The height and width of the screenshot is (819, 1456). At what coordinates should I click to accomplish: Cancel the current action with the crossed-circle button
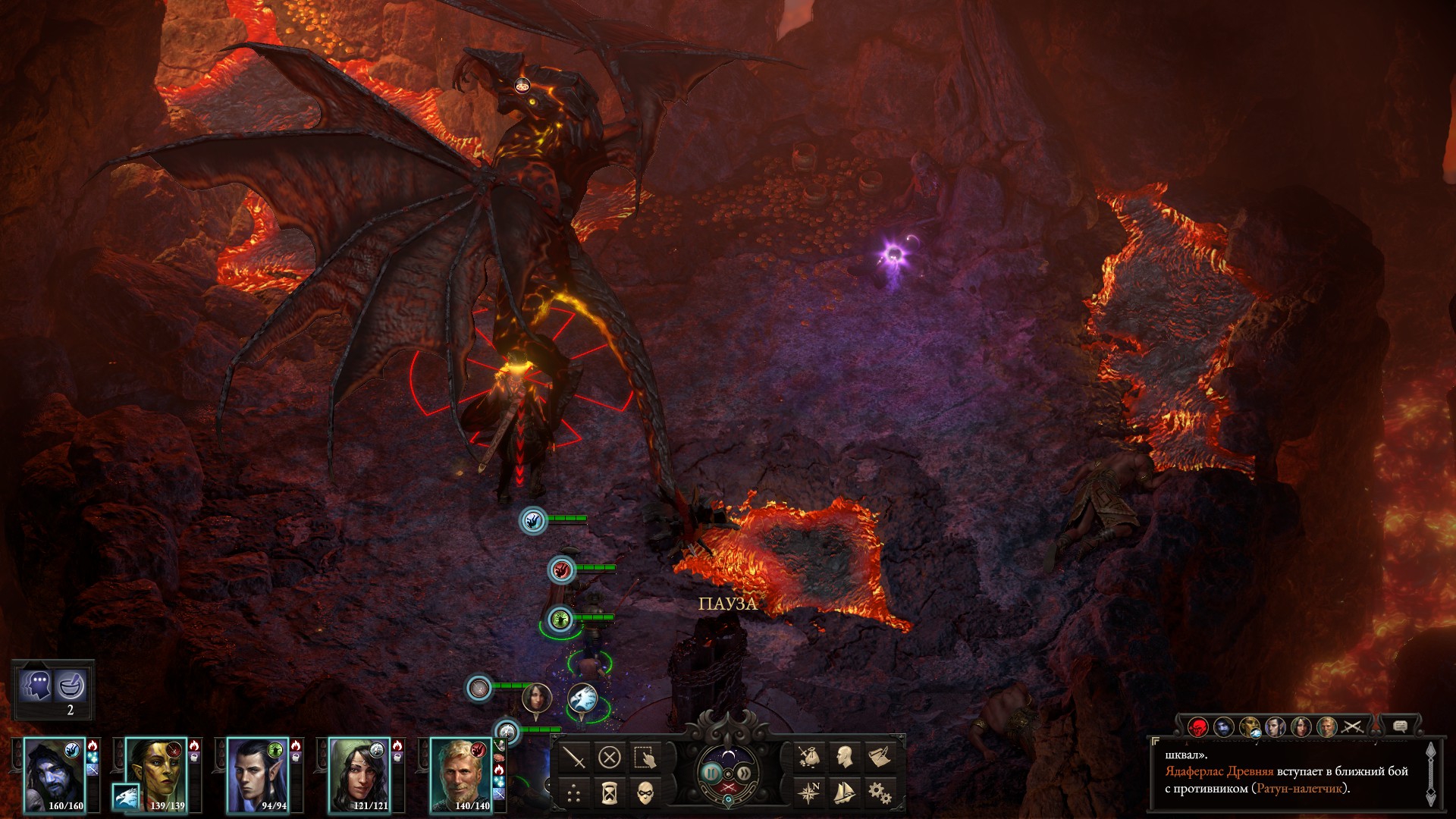coord(609,757)
